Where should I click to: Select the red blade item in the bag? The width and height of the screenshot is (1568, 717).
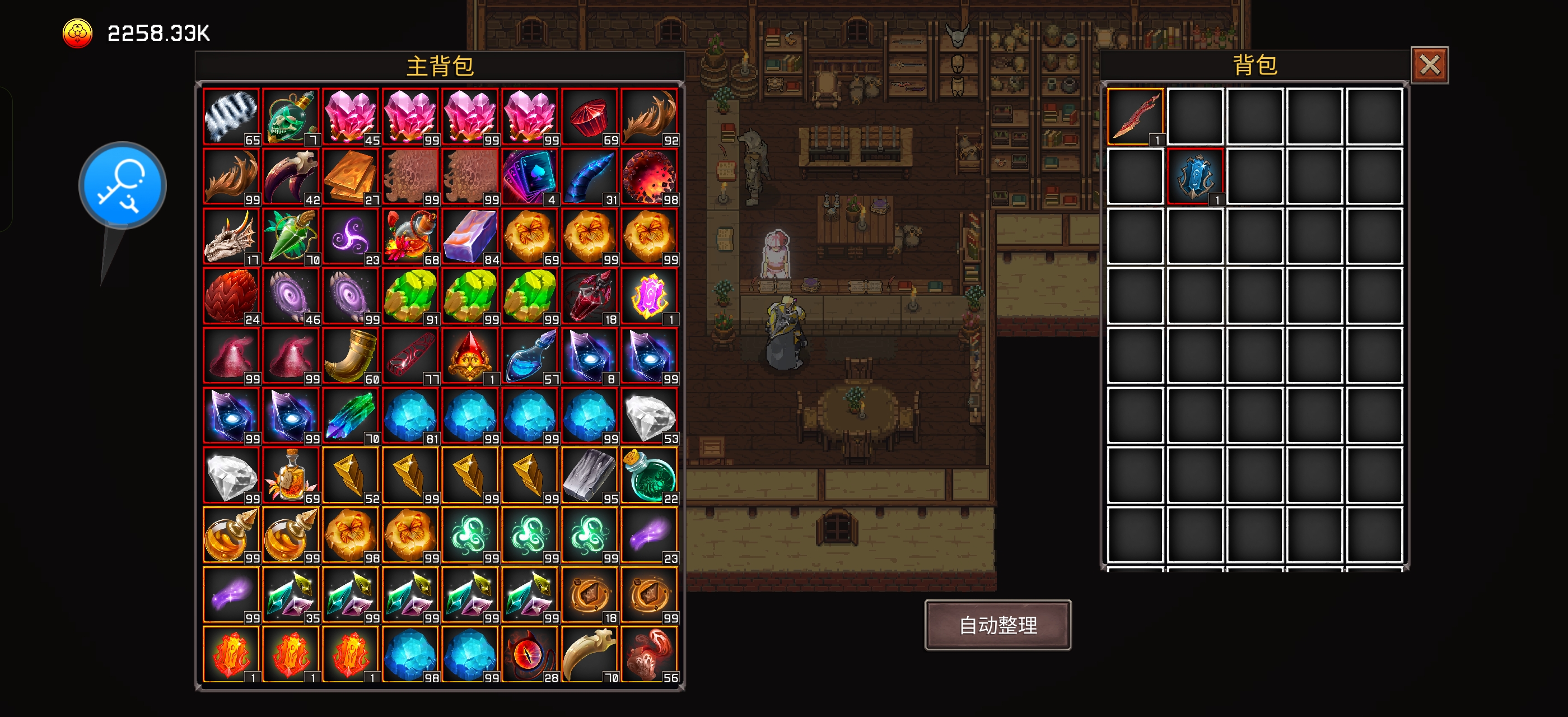tap(1135, 117)
